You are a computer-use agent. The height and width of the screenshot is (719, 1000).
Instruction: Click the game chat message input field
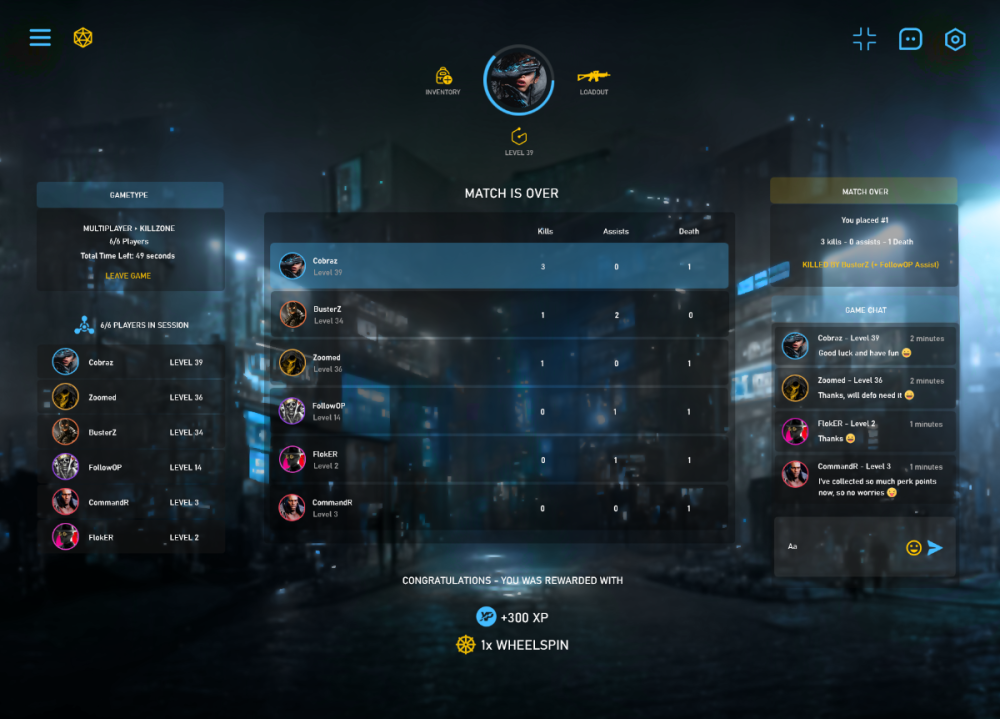pos(840,547)
